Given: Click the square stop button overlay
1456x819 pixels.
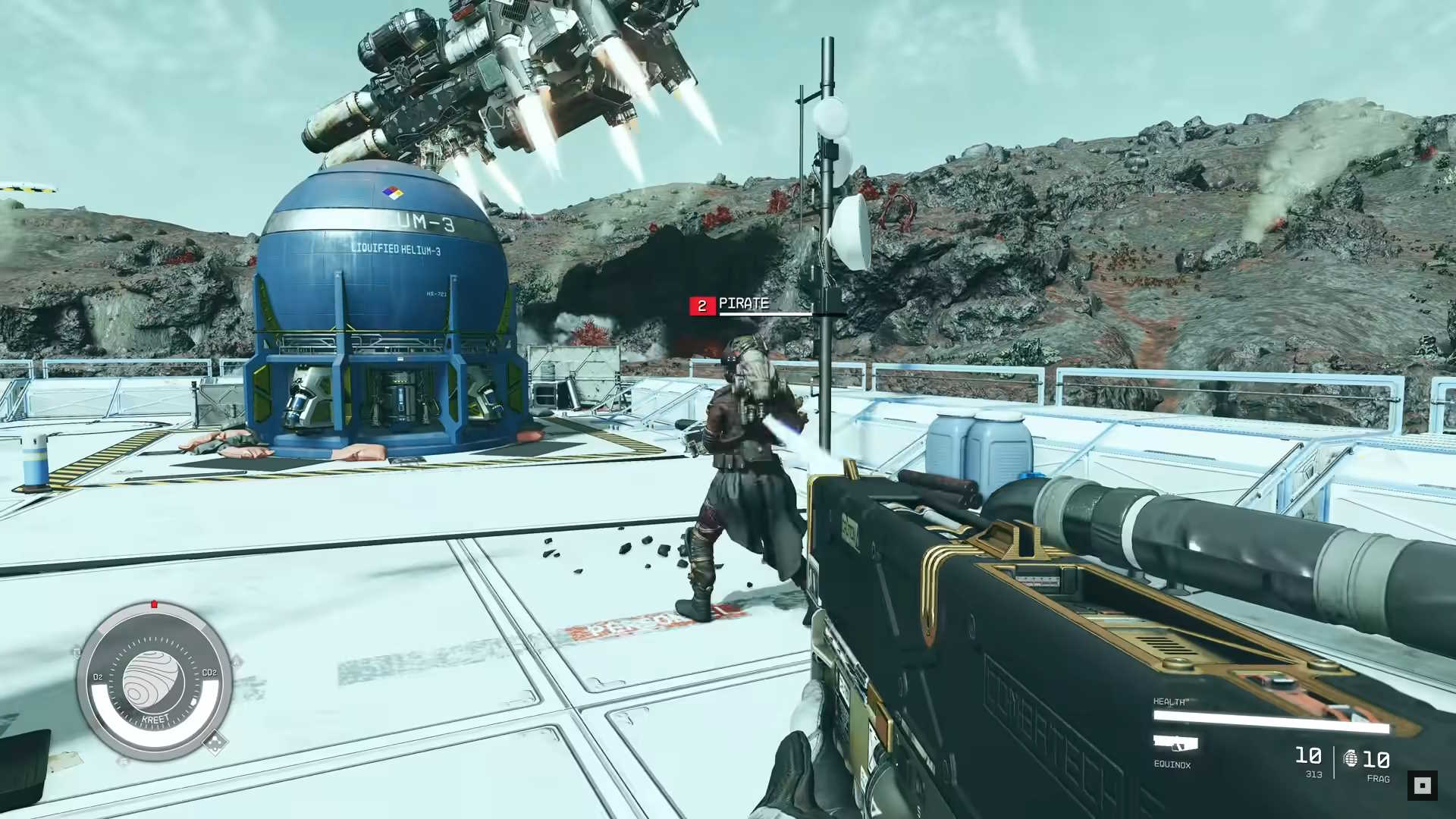Looking at the screenshot, I should [1422, 785].
